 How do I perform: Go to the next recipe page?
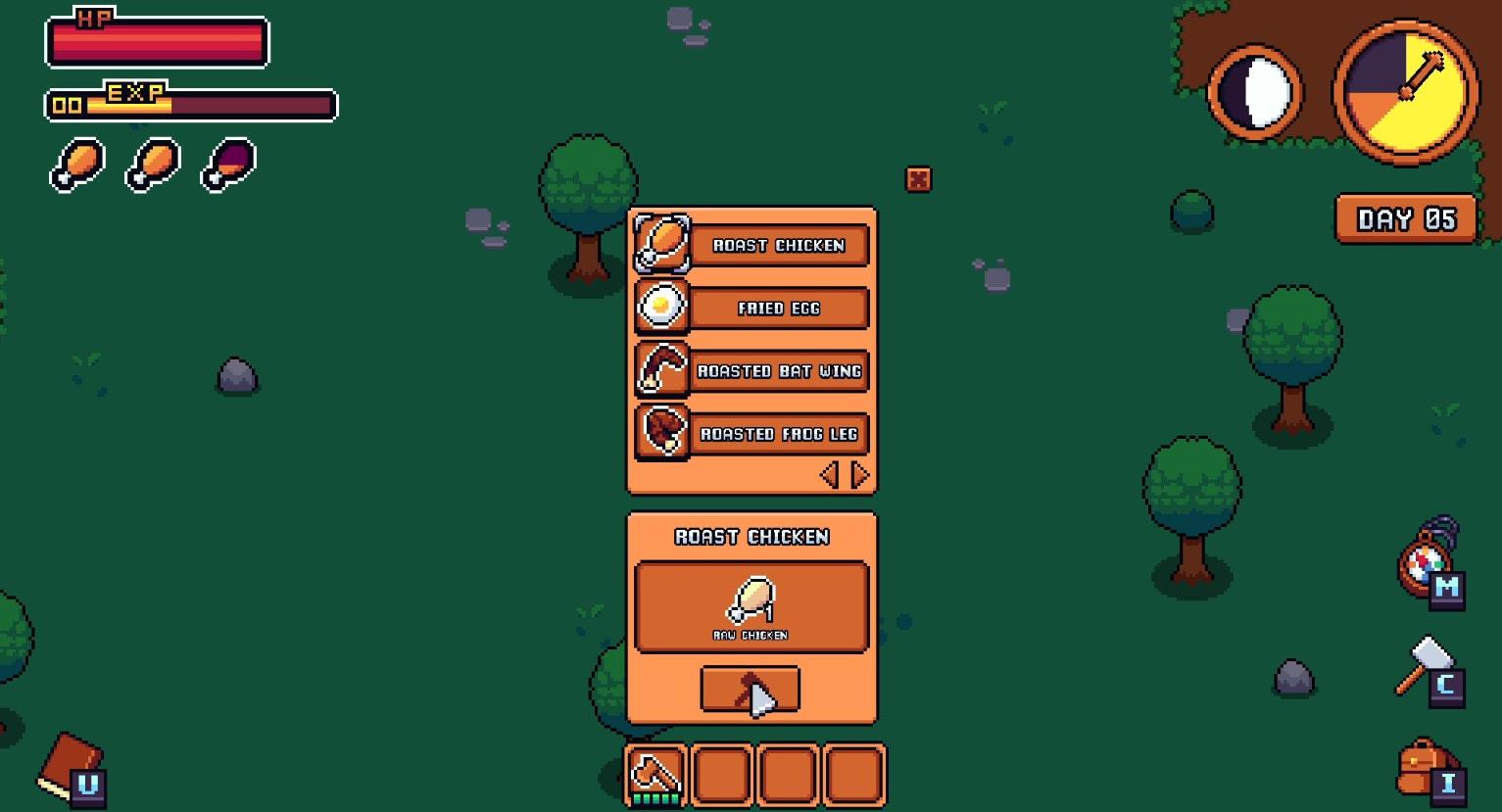(x=860, y=475)
